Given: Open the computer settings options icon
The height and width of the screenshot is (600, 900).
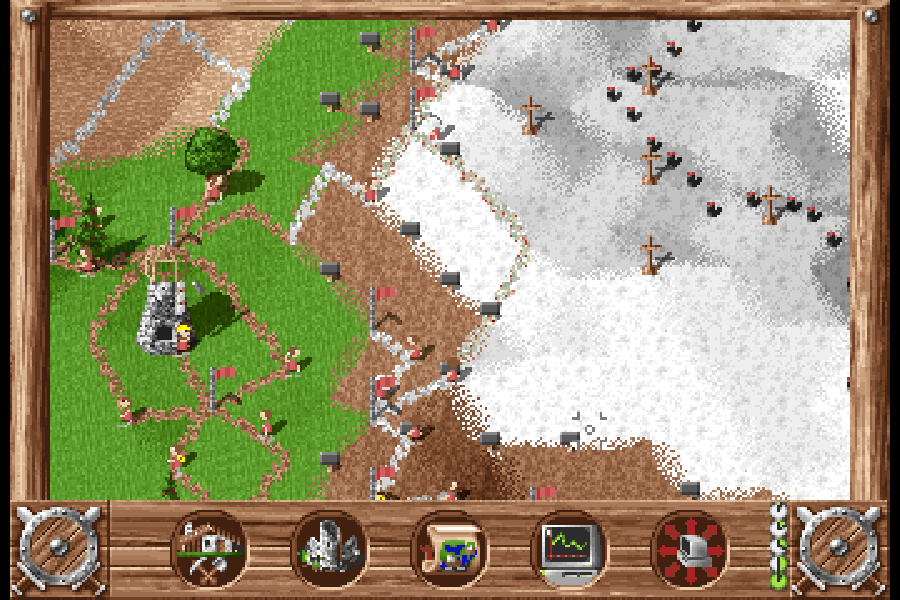Looking at the screenshot, I should tap(689, 549).
